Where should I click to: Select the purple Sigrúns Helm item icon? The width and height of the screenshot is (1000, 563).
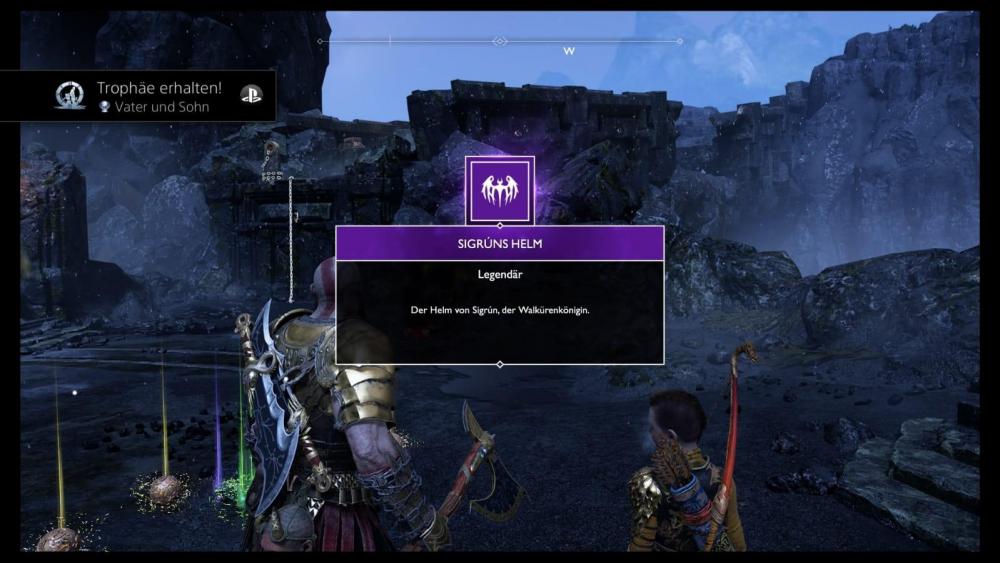tap(500, 189)
